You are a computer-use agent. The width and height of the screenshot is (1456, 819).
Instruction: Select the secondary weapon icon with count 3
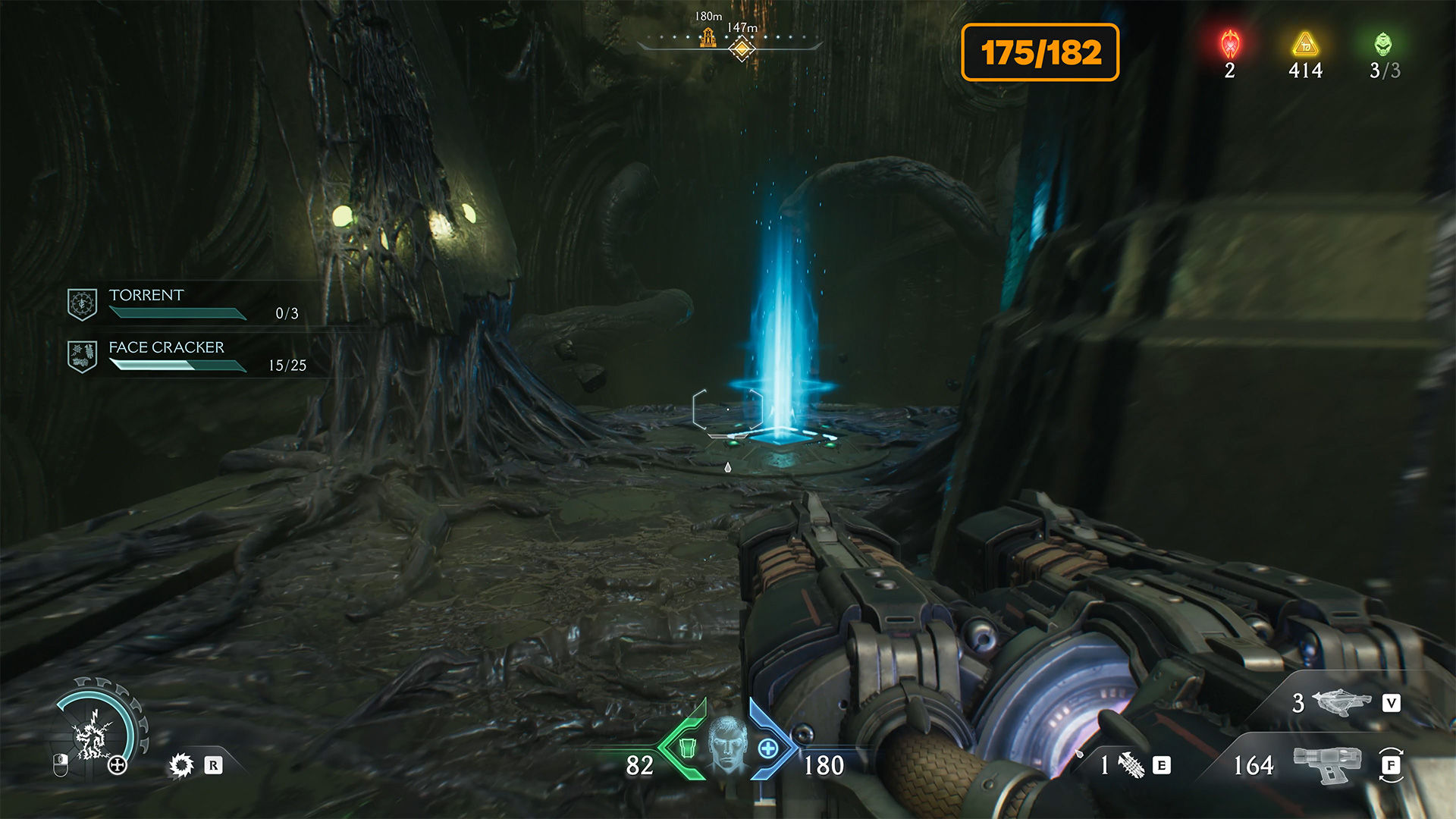coord(1341,702)
